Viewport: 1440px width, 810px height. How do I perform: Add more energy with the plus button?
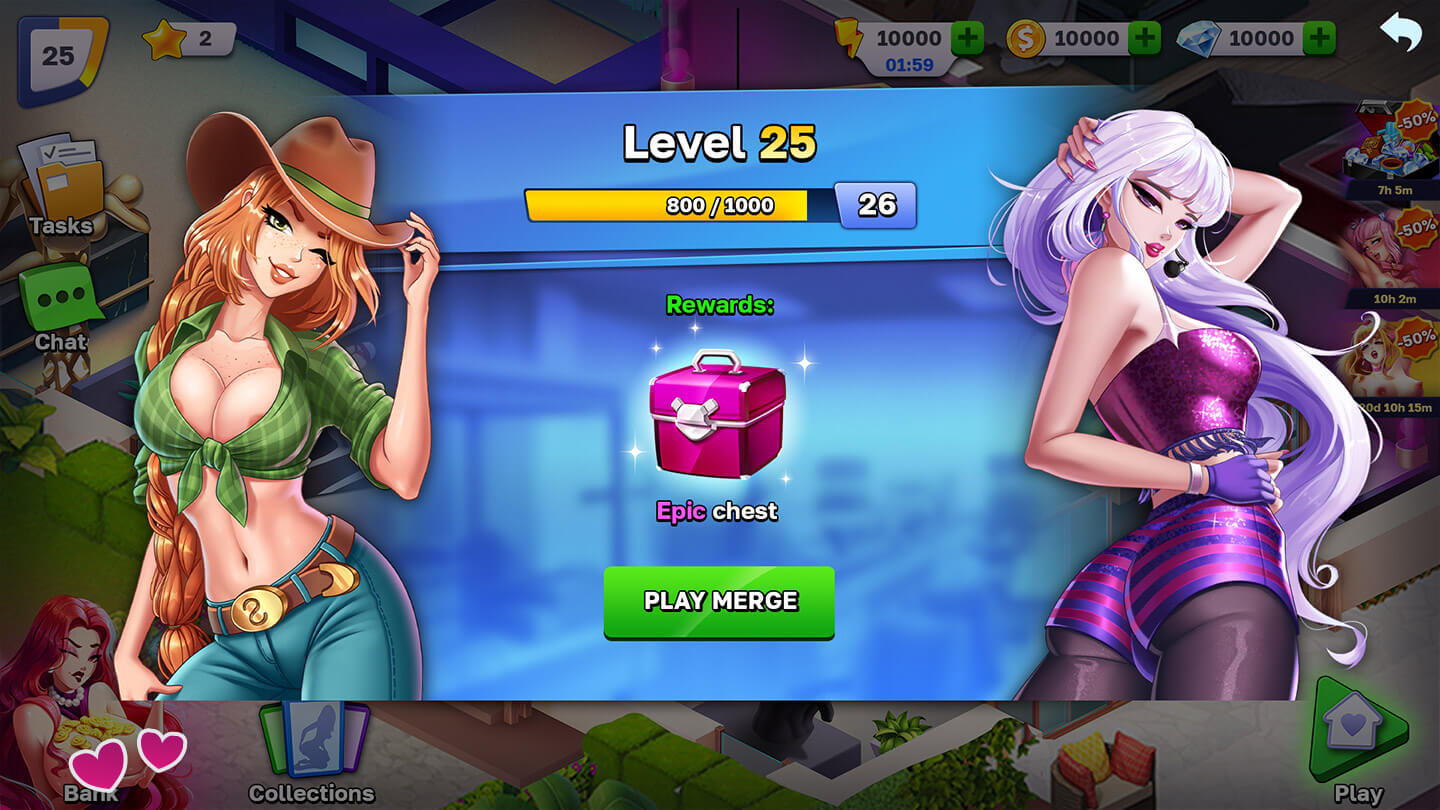(967, 39)
